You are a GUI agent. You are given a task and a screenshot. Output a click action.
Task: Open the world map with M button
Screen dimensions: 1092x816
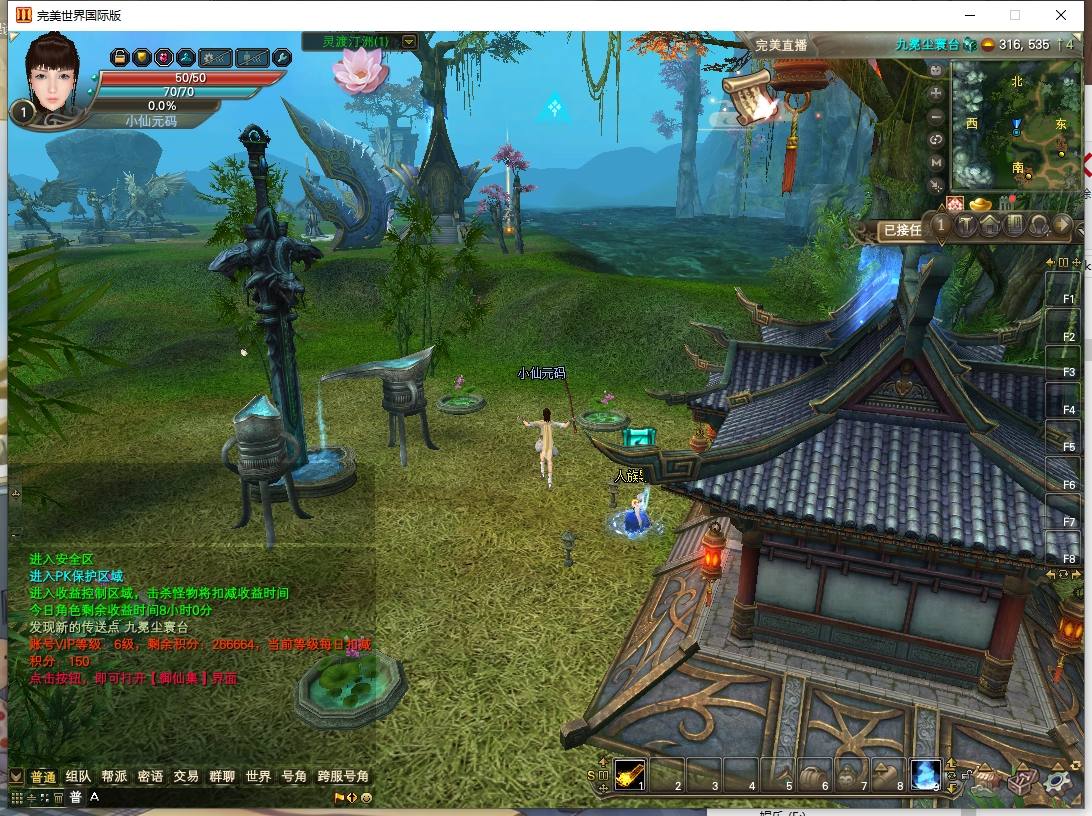click(x=936, y=163)
